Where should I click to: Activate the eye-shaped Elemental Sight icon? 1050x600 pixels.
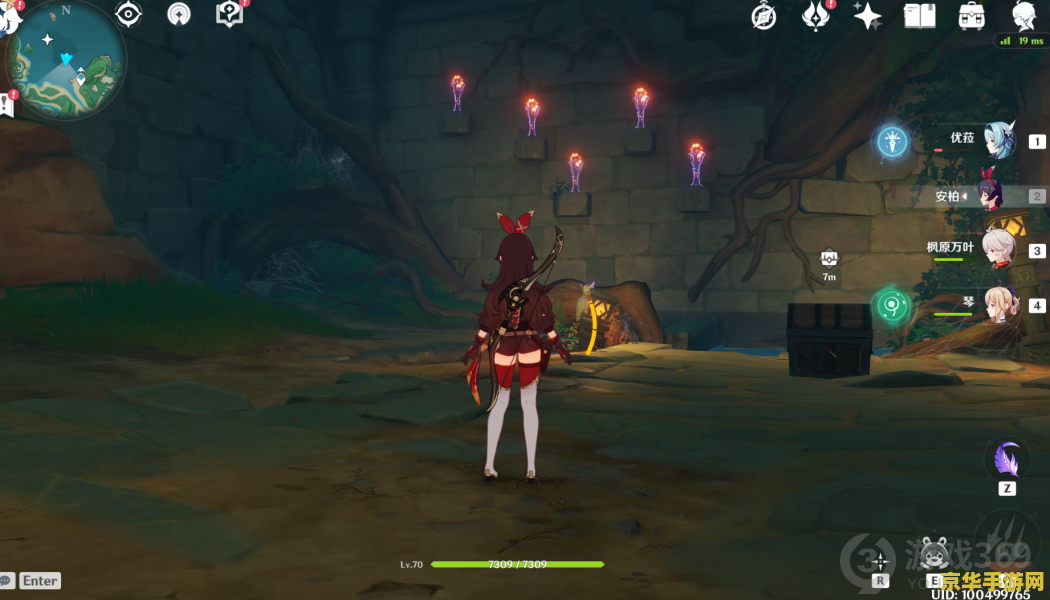tap(129, 14)
